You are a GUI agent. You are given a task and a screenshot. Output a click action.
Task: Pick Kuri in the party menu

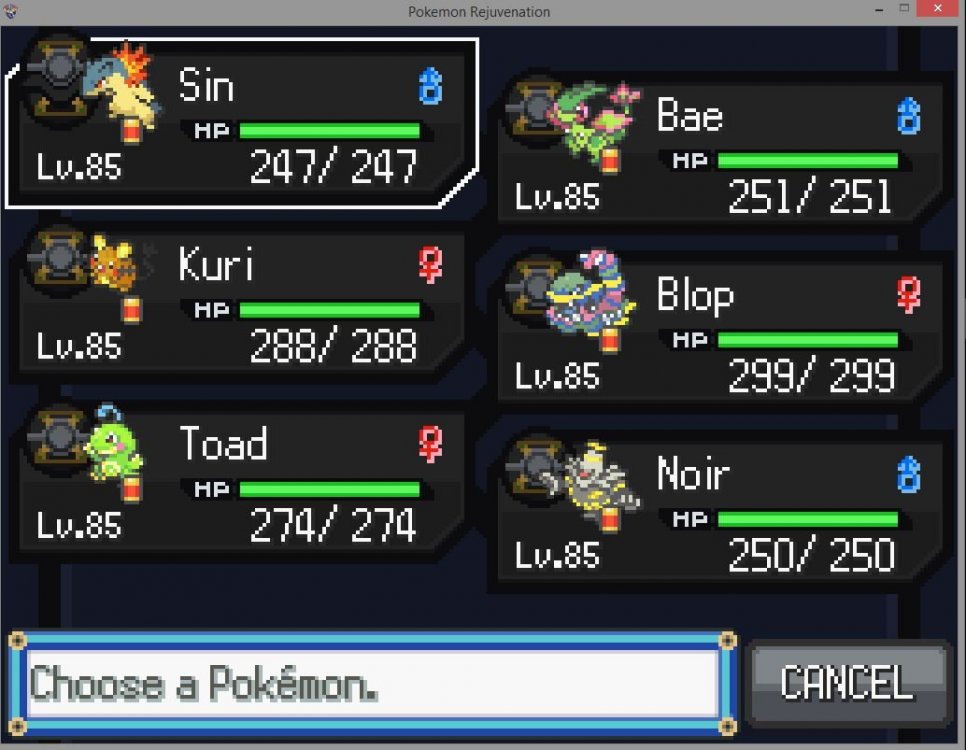pos(240,303)
